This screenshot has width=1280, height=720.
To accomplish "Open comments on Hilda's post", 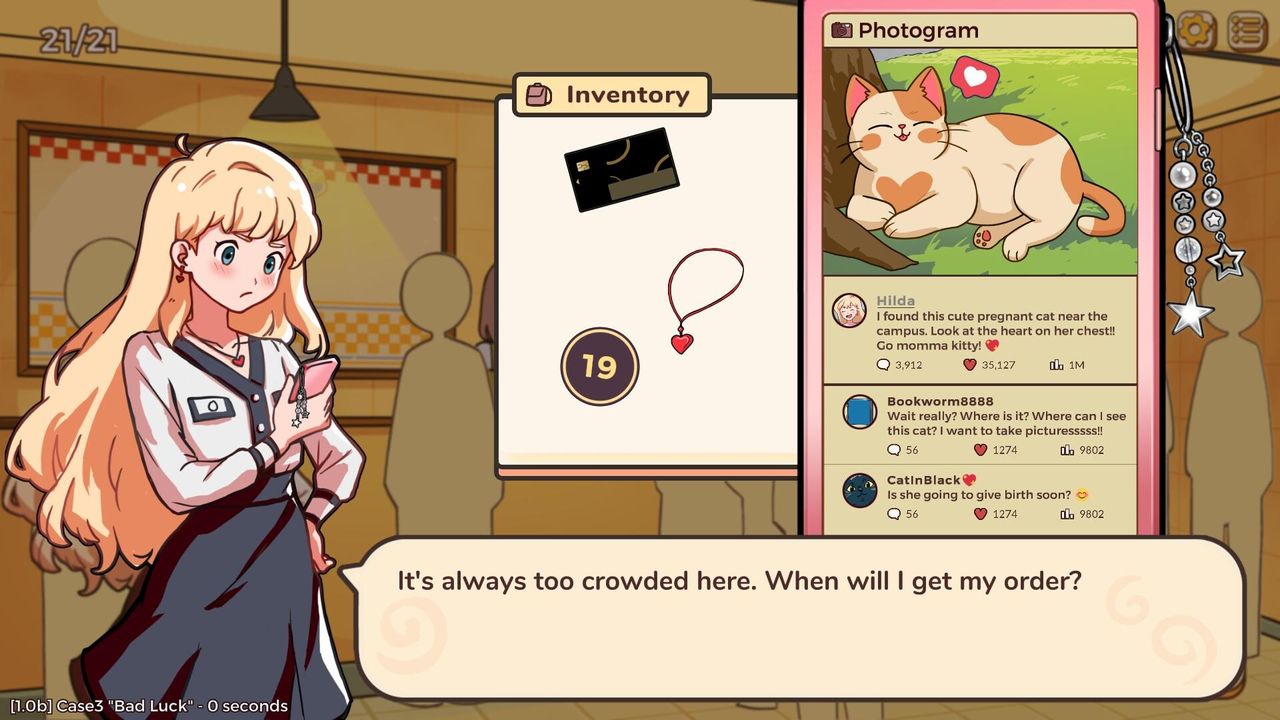I will tap(883, 365).
